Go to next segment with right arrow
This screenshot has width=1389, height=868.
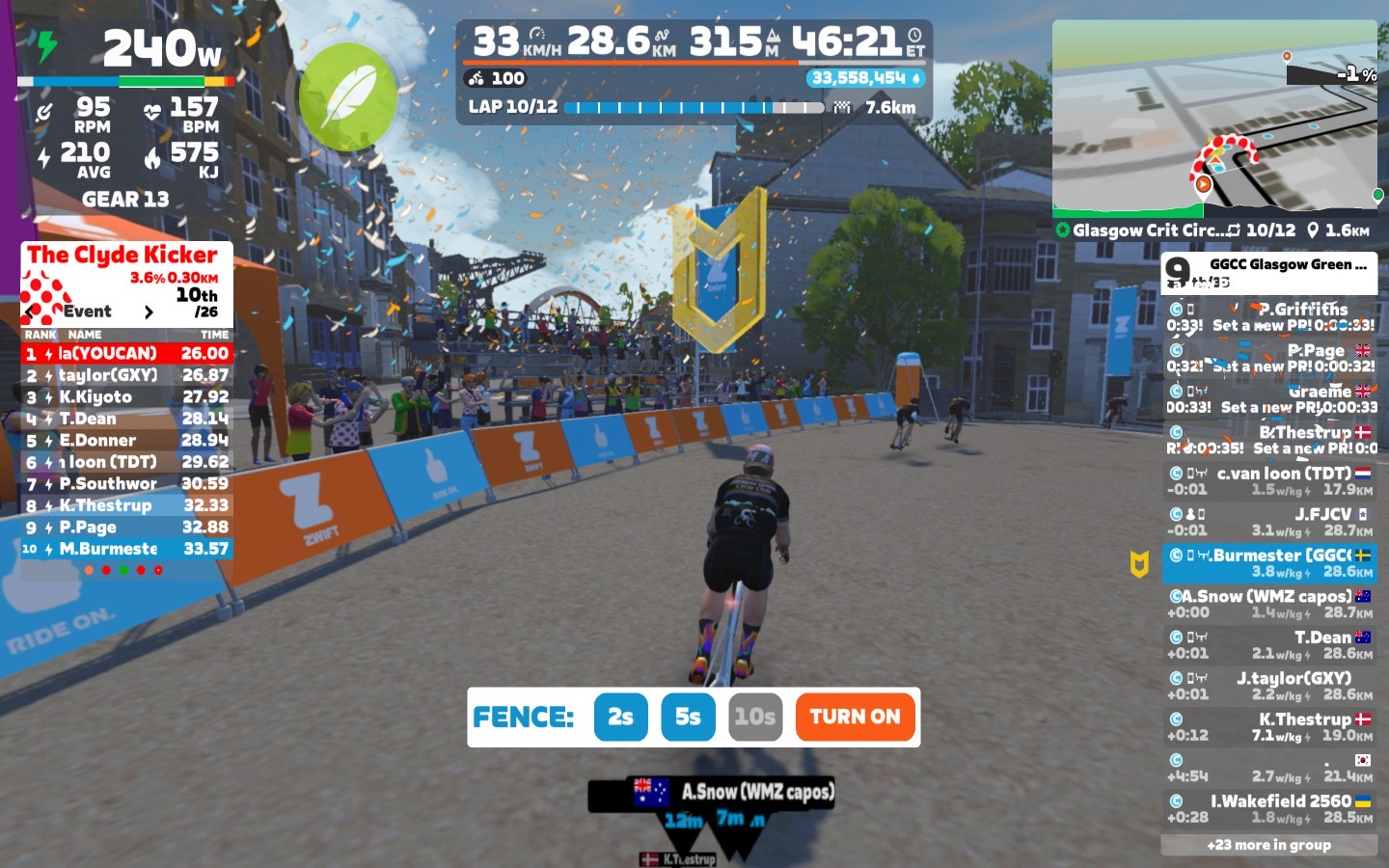point(149,312)
